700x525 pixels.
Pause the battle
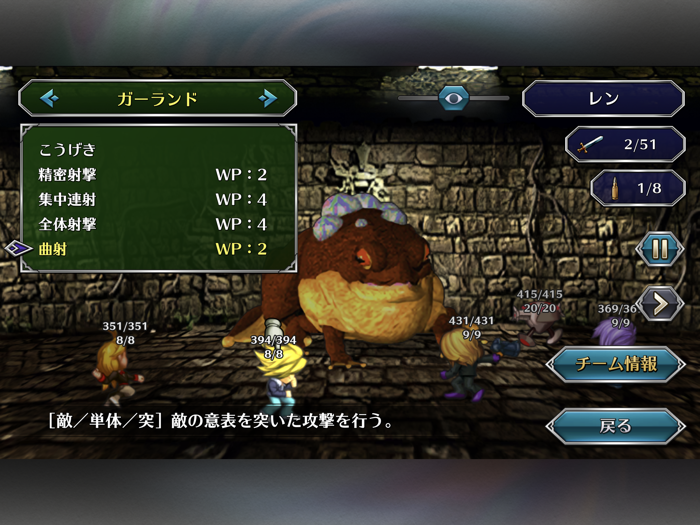(660, 249)
